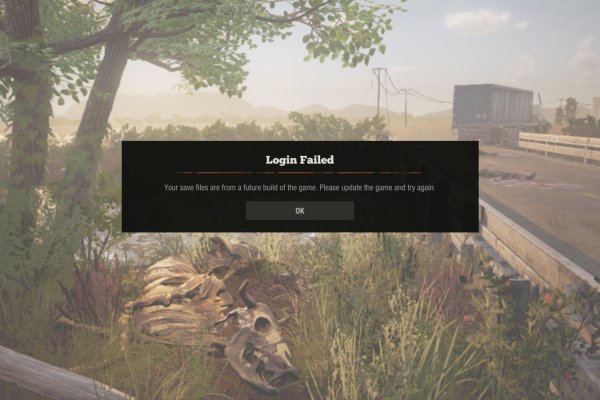
Task: Confirm the Login Failed dialog with OK
Action: 299,211
